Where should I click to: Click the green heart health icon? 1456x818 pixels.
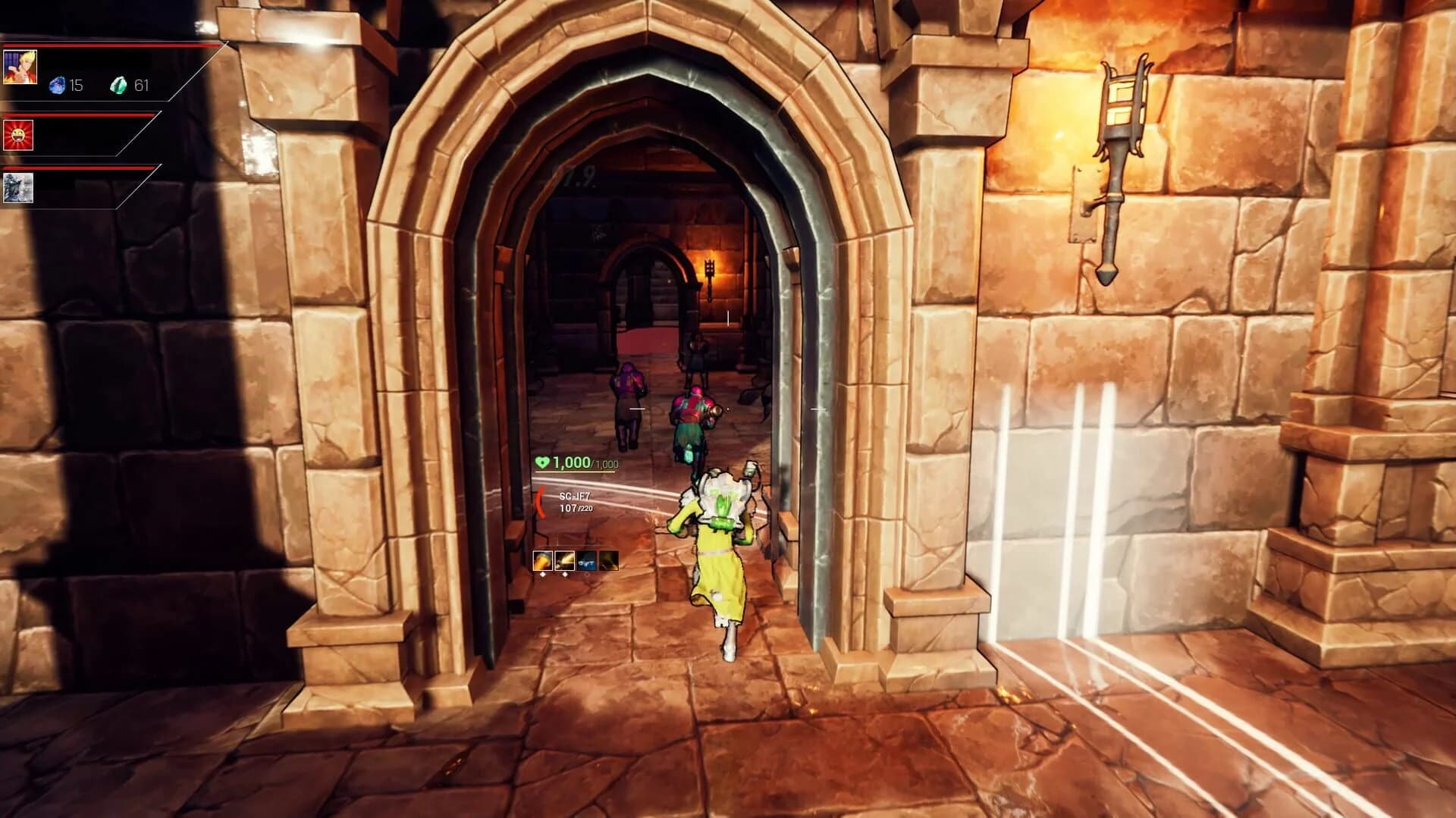click(x=541, y=462)
